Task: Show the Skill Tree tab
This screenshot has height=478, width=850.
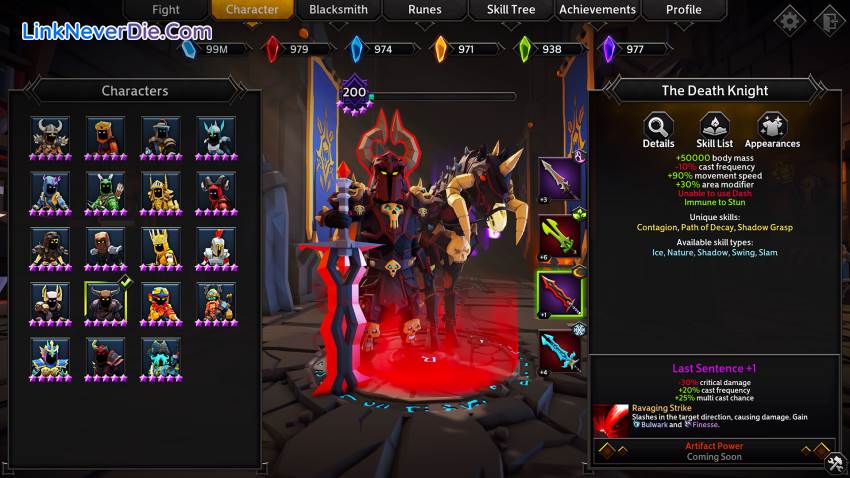Action: click(510, 10)
